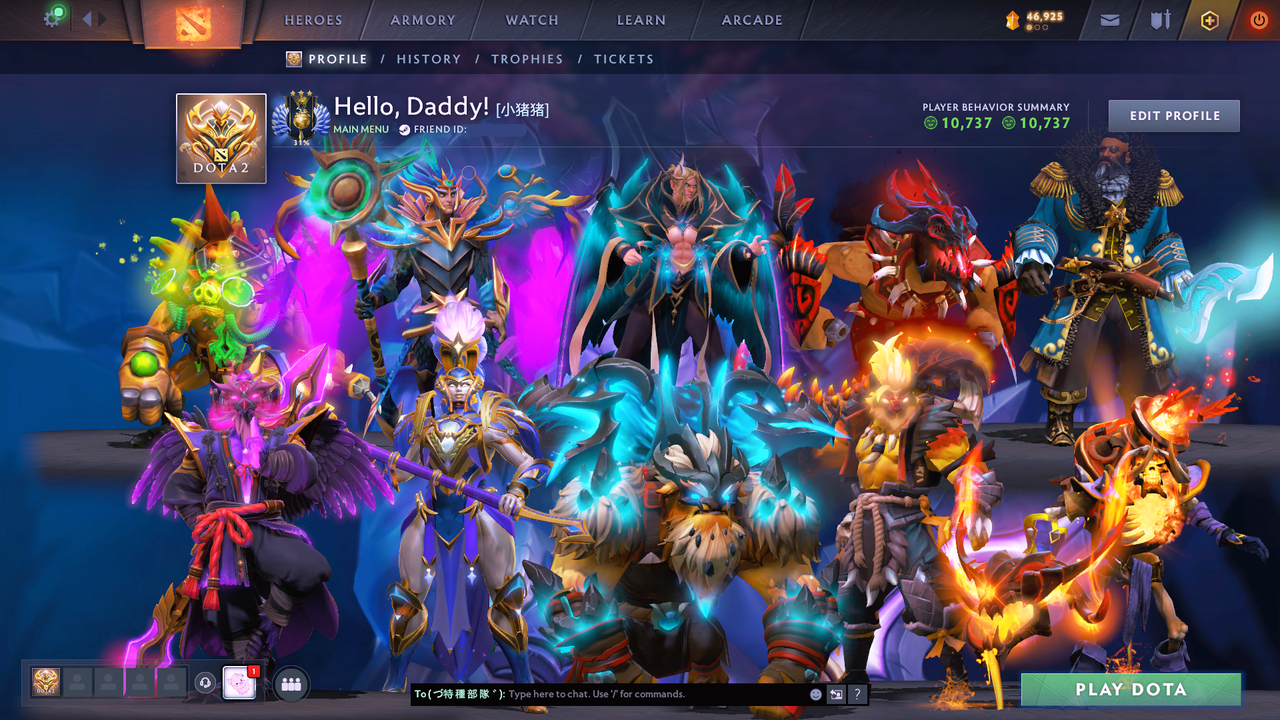This screenshot has width=1280, height=720.
Task: Click the glowing rank medal next to Hello, Daddy!
Action: tap(299, 115)
